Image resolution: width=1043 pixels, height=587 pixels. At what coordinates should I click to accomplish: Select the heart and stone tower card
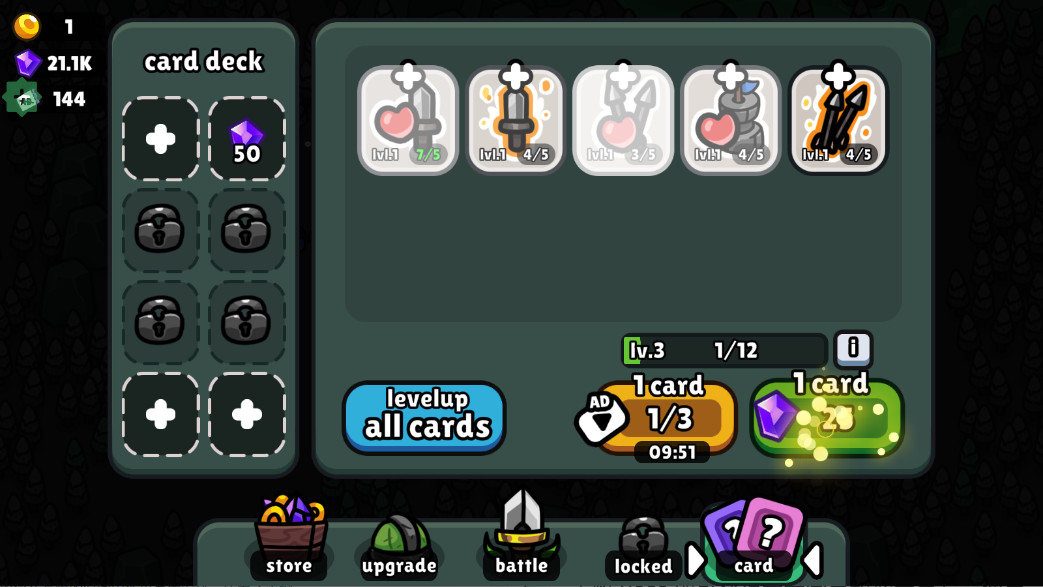click(x=730, y=120)
